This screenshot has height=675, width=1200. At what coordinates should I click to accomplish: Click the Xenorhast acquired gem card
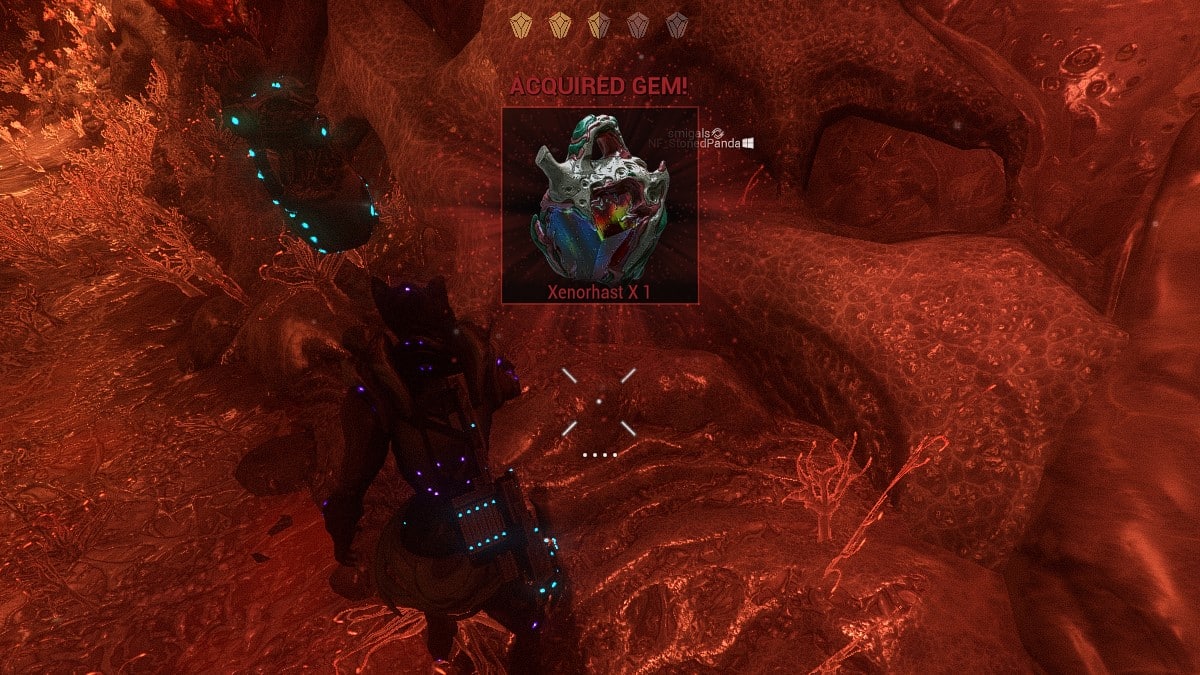click(x=599, y=205)
